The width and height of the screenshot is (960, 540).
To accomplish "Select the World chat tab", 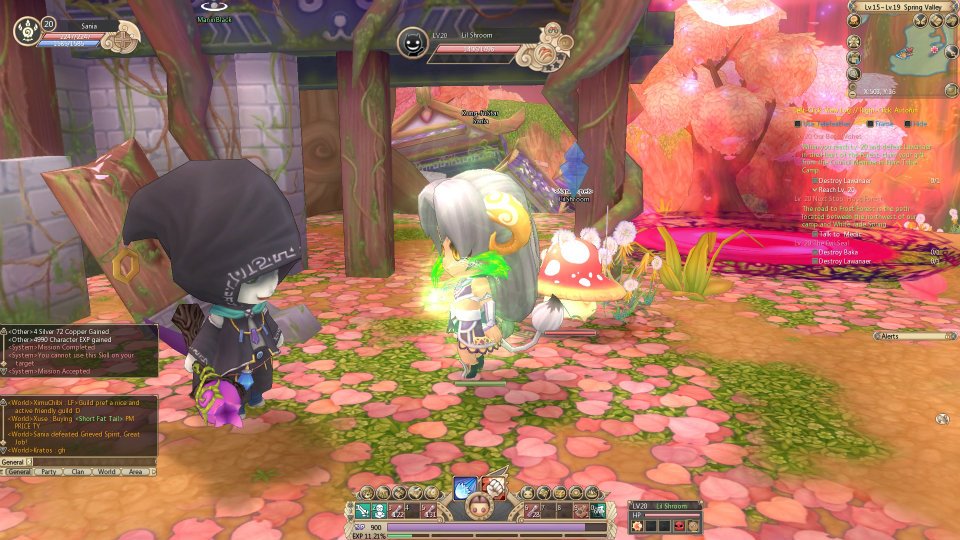I will tap(107, 472).
